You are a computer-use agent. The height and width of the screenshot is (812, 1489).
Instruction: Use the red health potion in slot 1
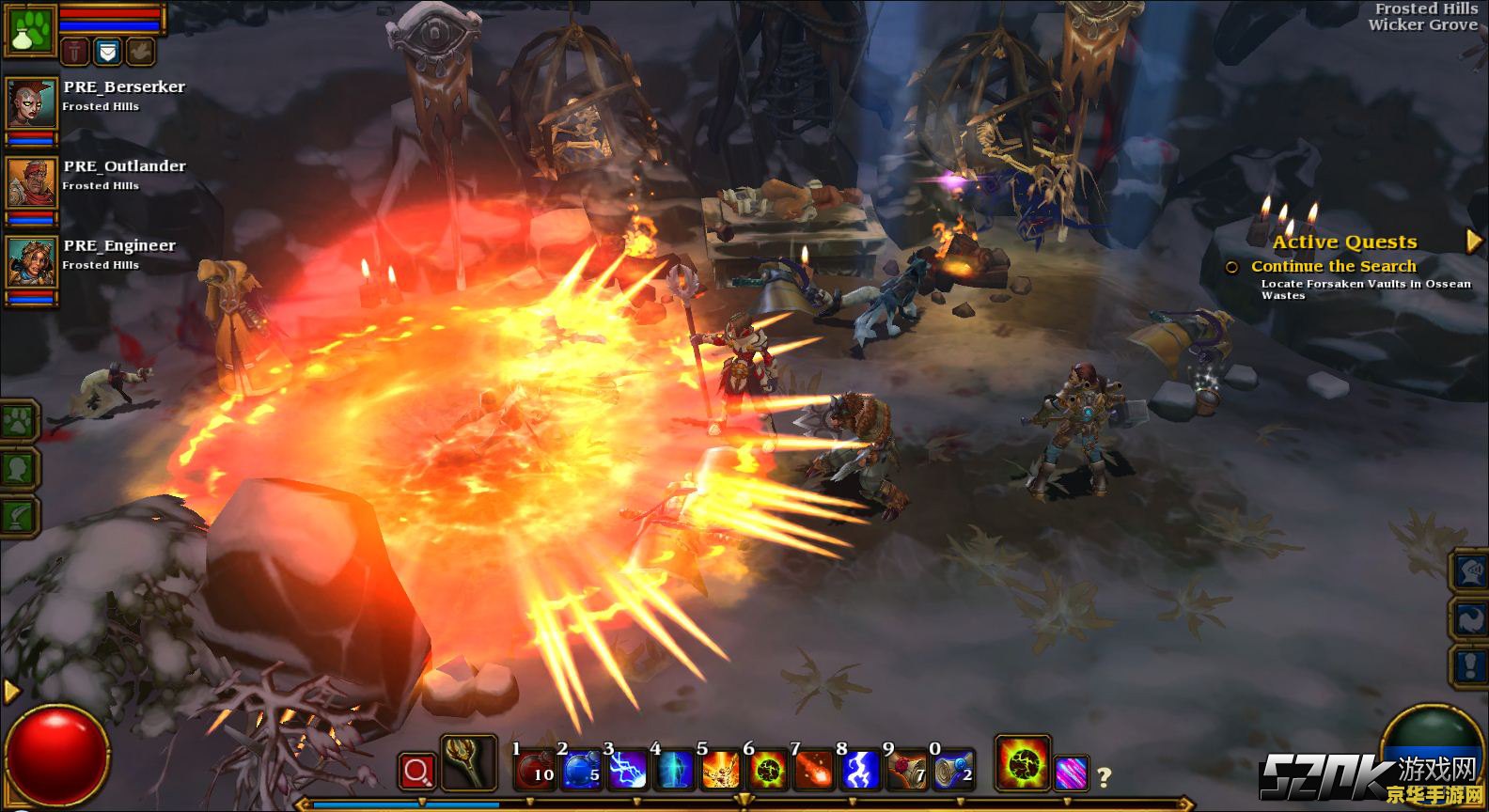[x=535, y=769]
